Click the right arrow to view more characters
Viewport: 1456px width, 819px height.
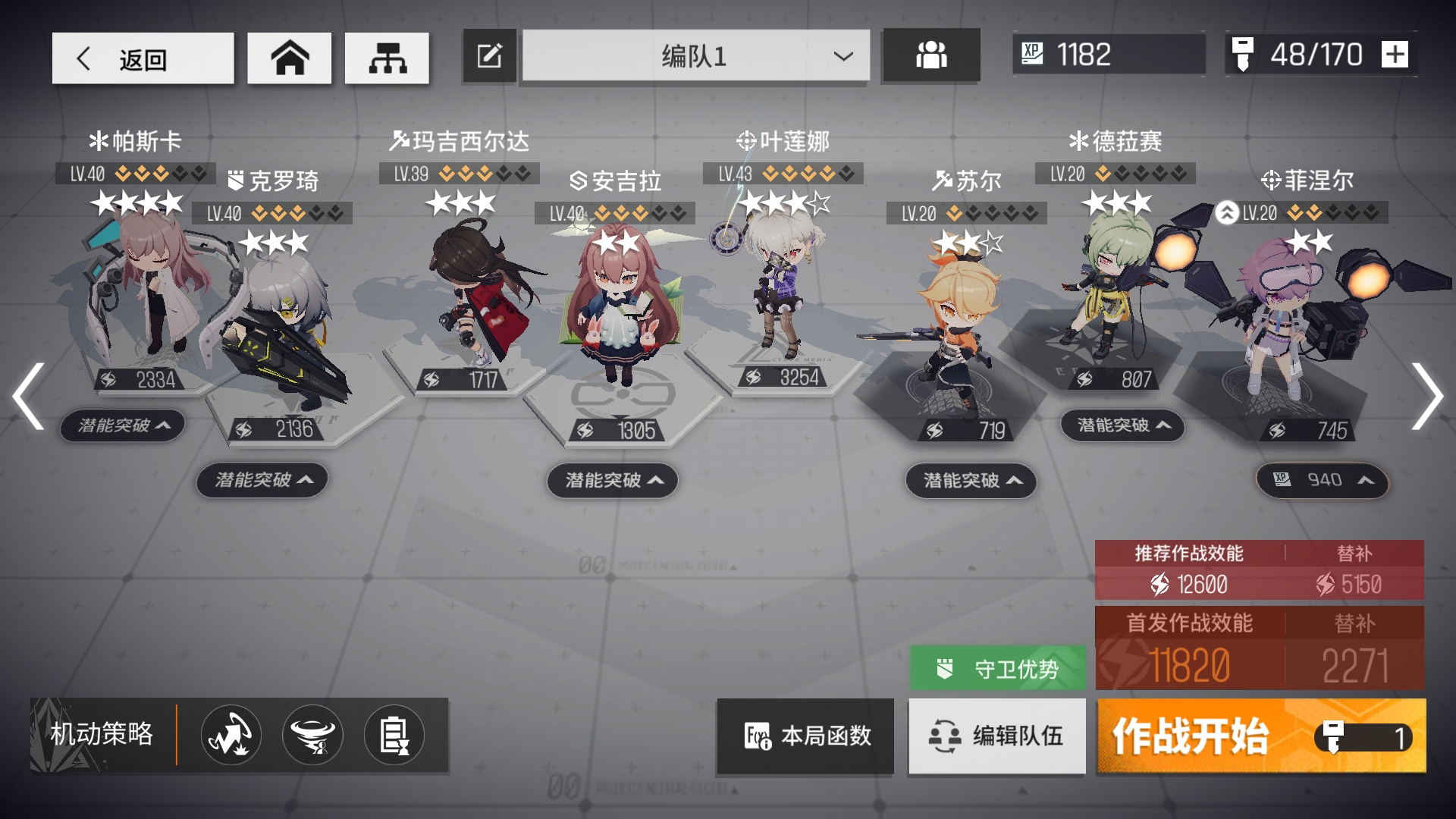(x=1429, y=396)
